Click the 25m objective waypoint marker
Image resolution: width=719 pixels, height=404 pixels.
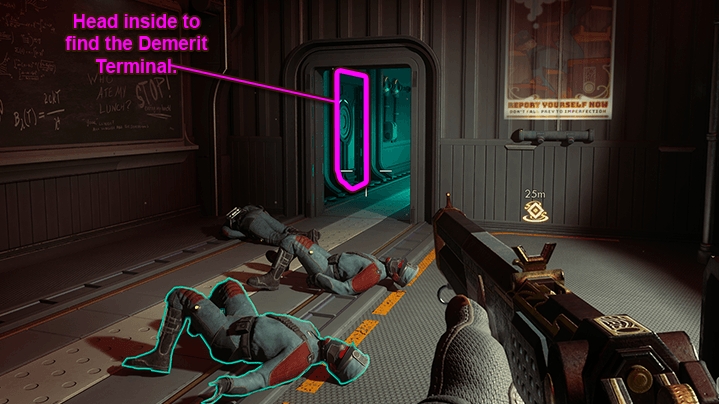tap(532, 209)
